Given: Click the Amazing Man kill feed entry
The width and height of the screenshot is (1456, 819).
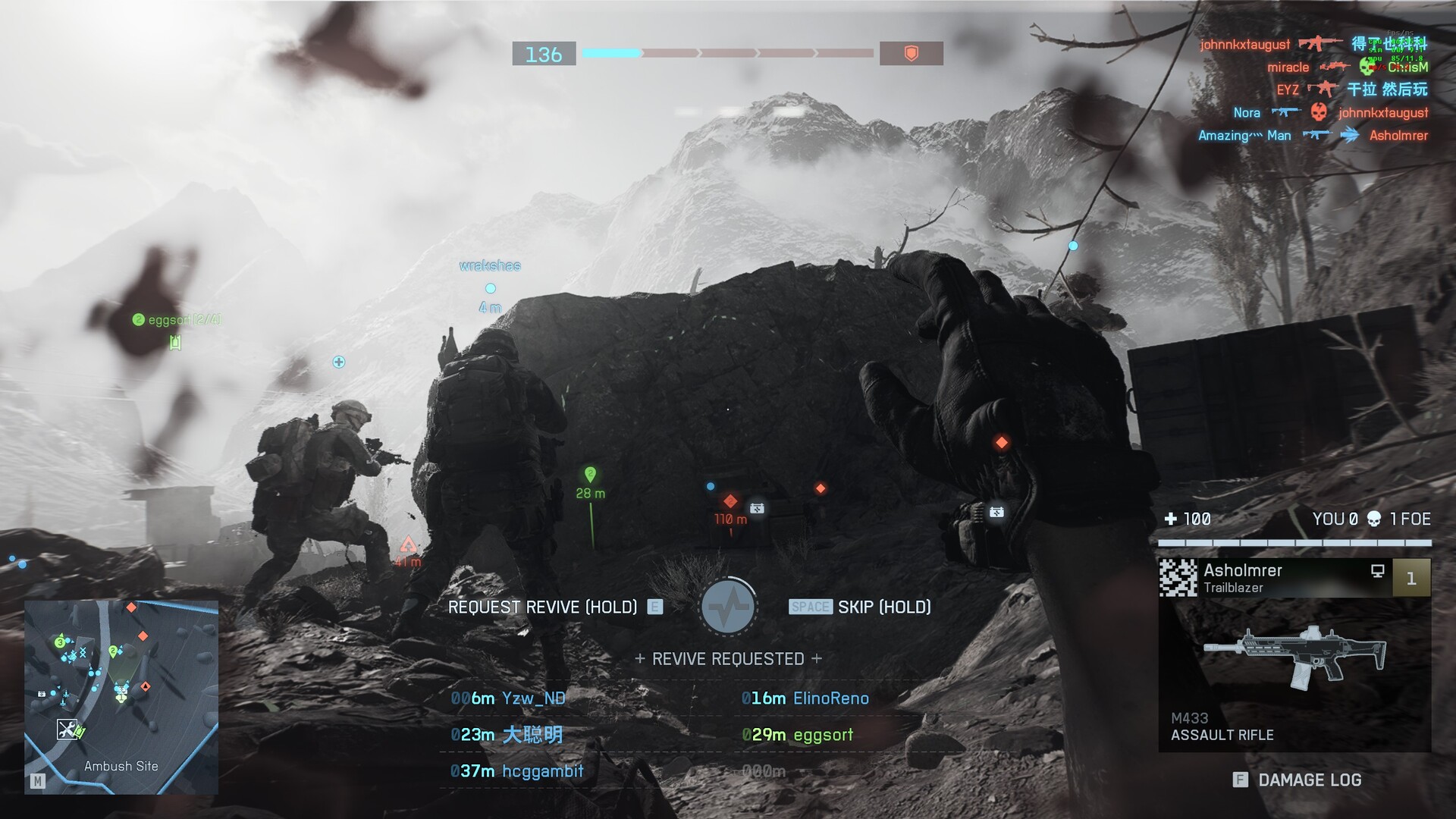Looking at the screenshot, I should [1244, 136].
